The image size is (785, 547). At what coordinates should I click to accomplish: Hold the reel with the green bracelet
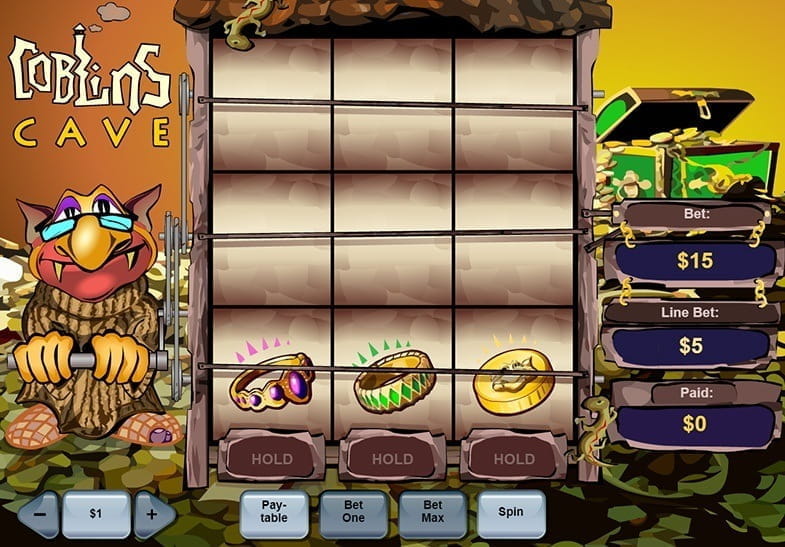(392, 459)
